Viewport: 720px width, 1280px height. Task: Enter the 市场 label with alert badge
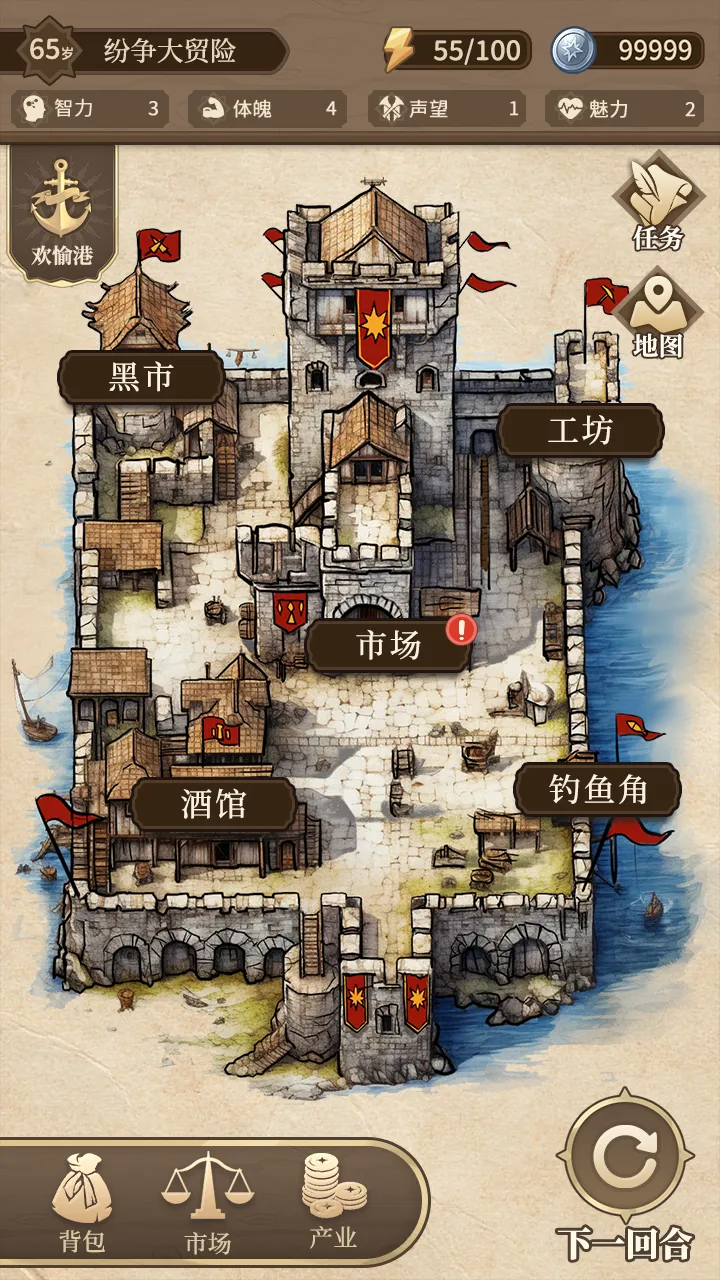(x=389, y=646)
